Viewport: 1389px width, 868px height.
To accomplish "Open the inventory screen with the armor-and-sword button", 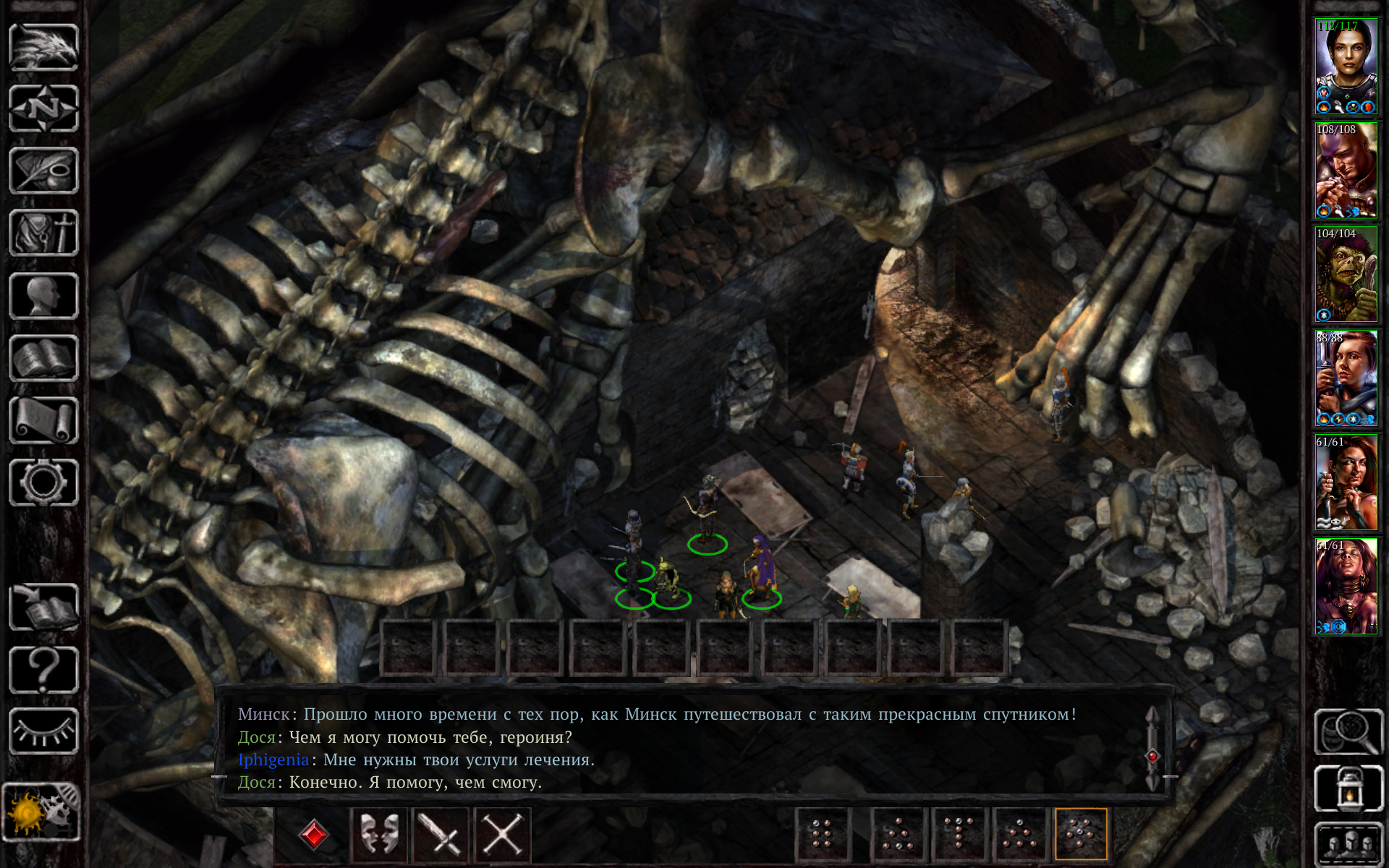I will [x=43, y=234].
